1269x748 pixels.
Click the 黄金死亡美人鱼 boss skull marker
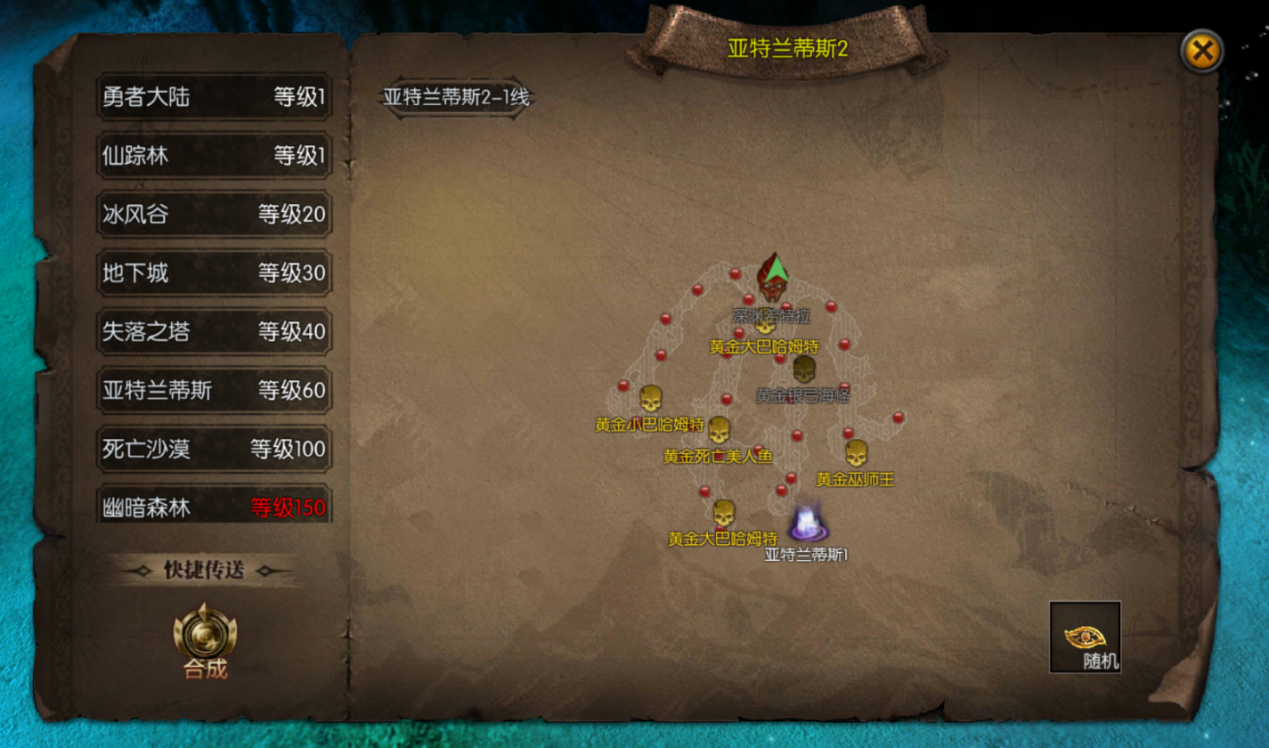pos(719,431)
